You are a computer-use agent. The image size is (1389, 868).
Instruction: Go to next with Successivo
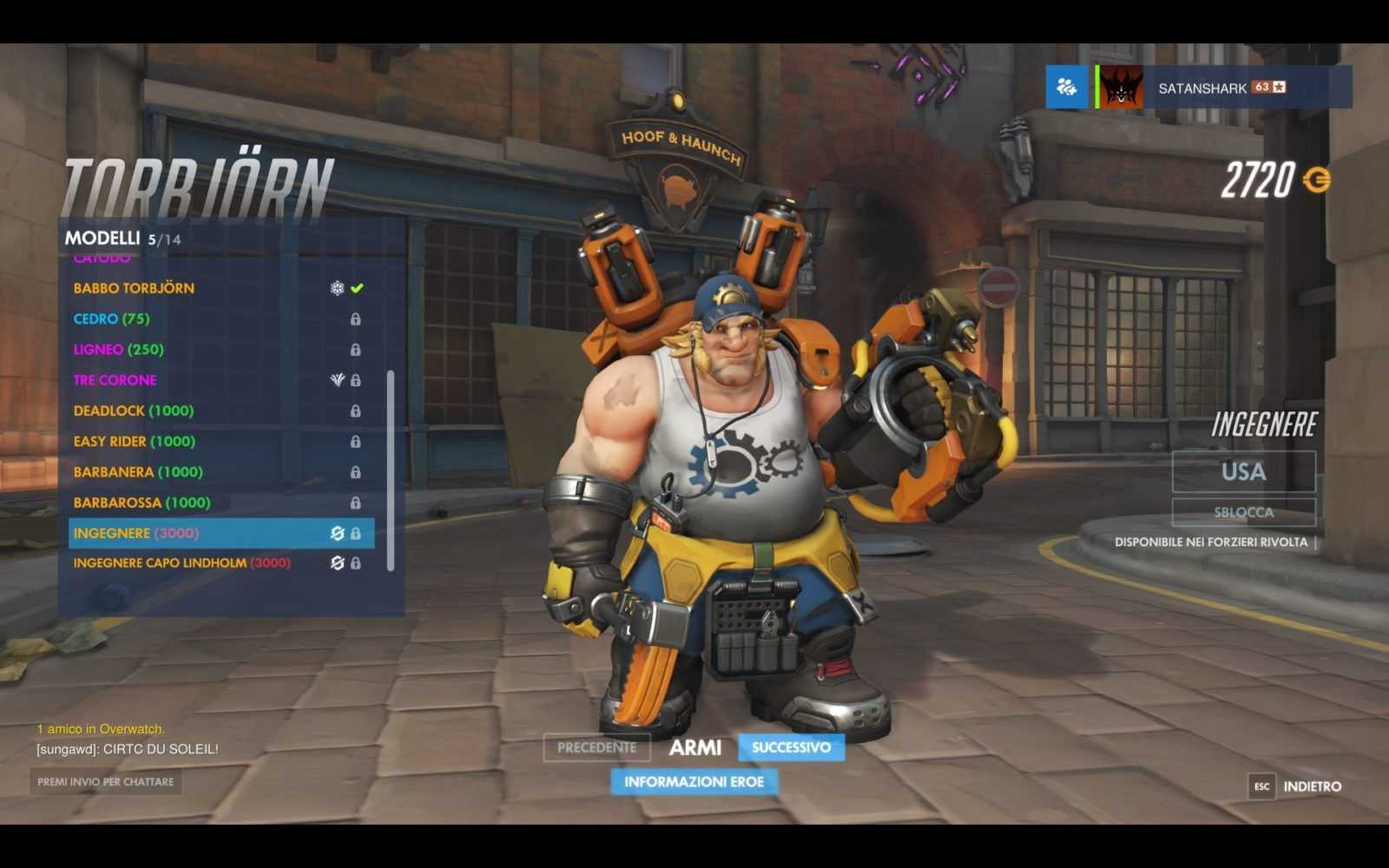tap(791, 747)
